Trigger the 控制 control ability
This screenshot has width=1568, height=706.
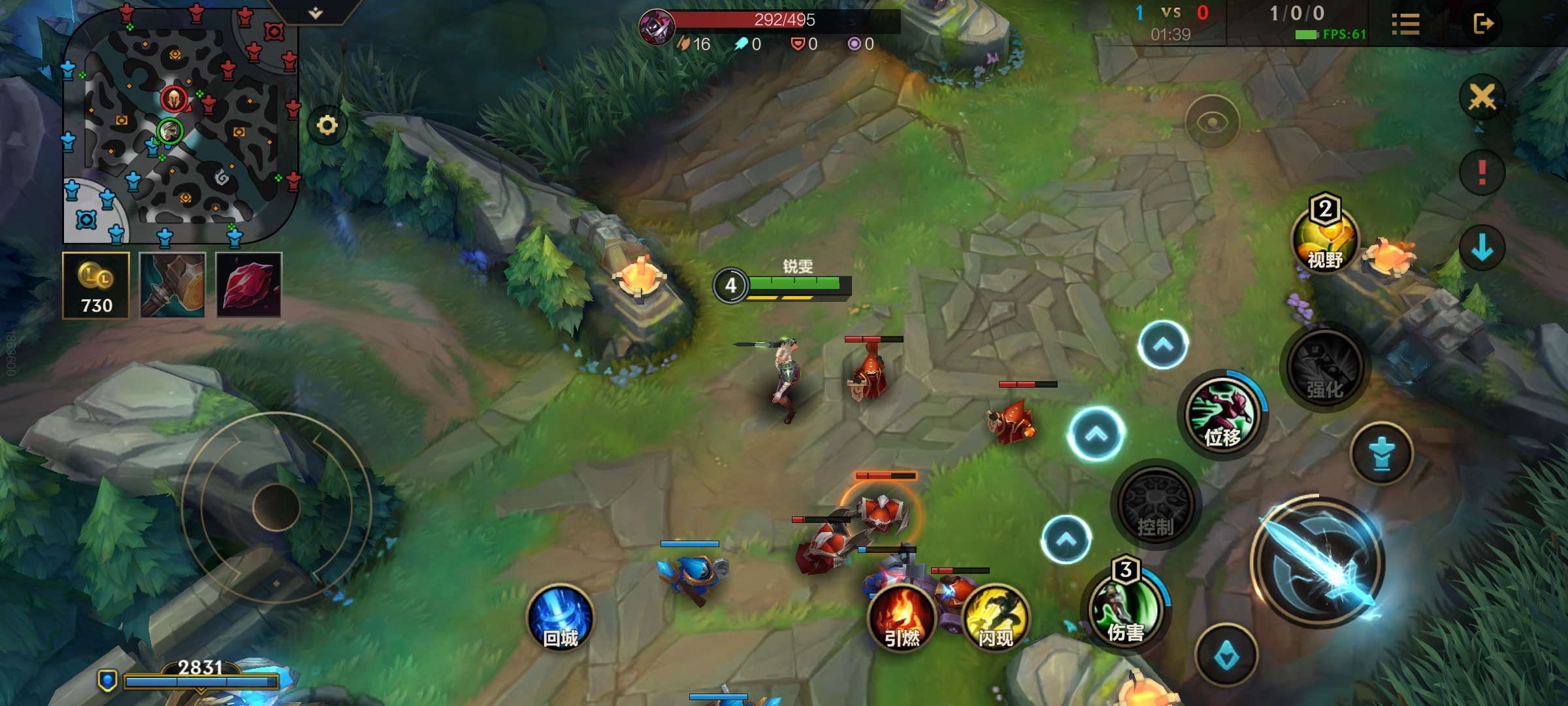pyautogui.click(x=1156, y=505)
